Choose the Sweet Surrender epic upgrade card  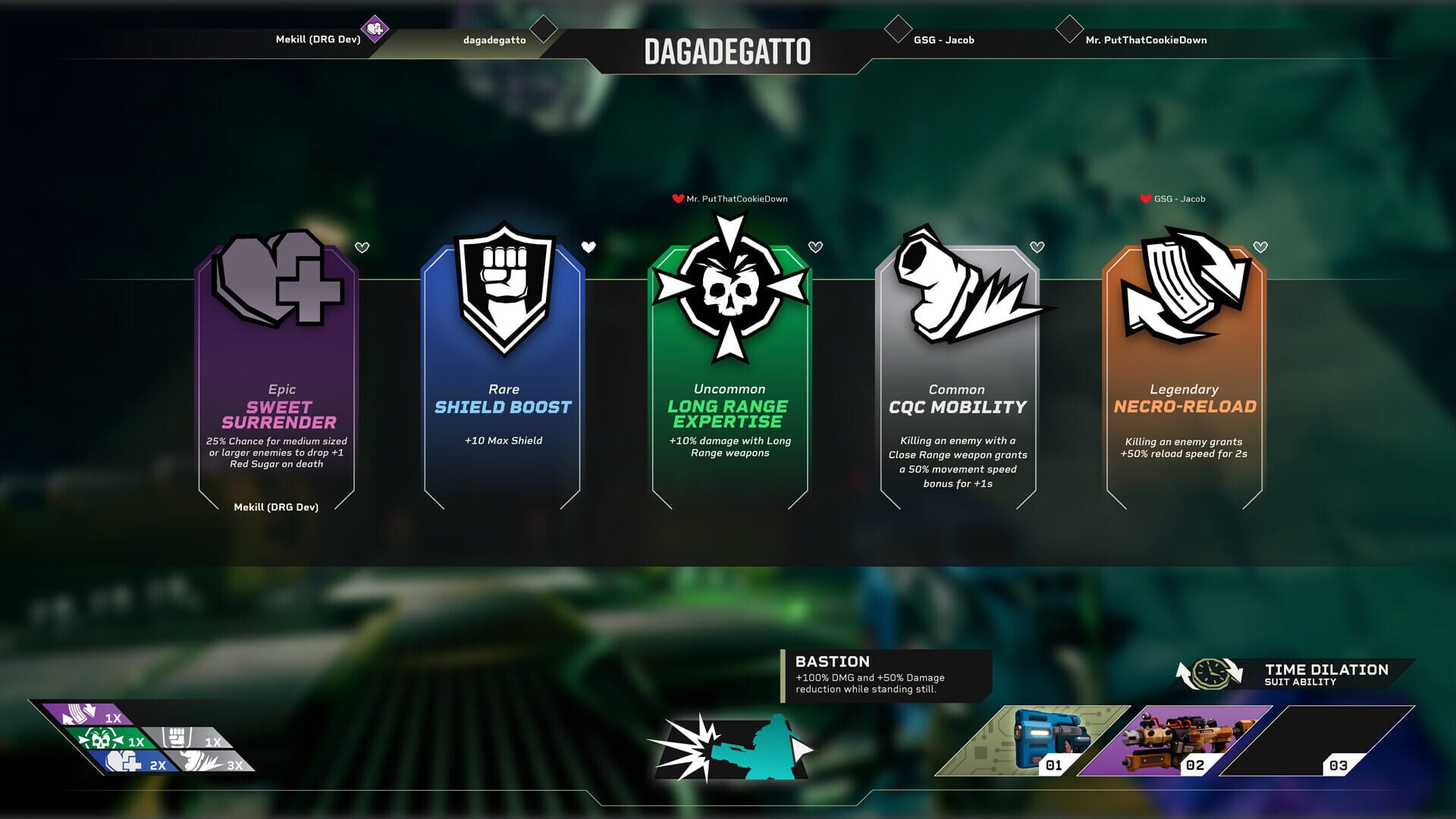pyautogui.click(x=278, y=372)
